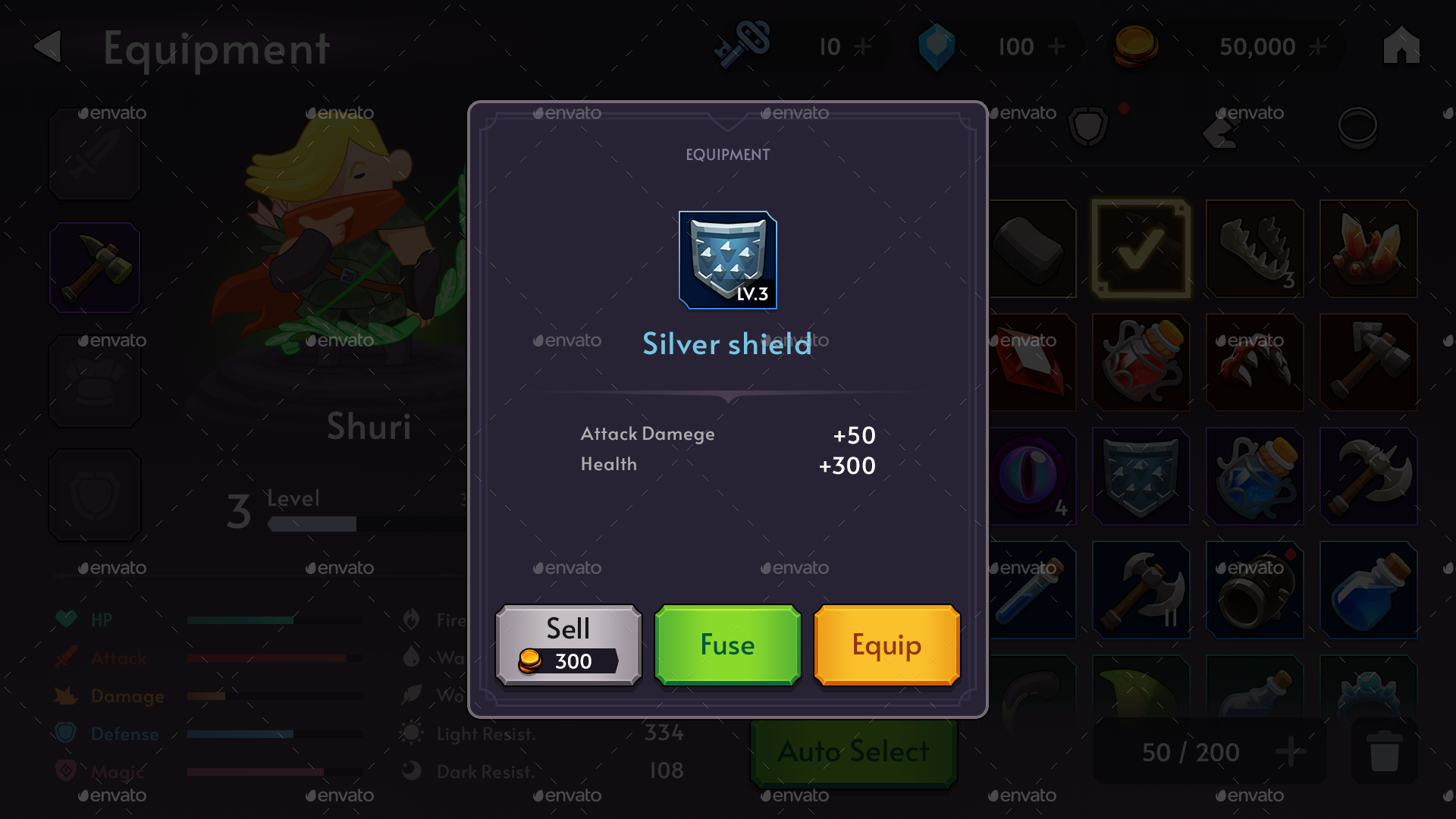Select the sword equipment slot
The image size is (1456, 819).
point(94,154)
